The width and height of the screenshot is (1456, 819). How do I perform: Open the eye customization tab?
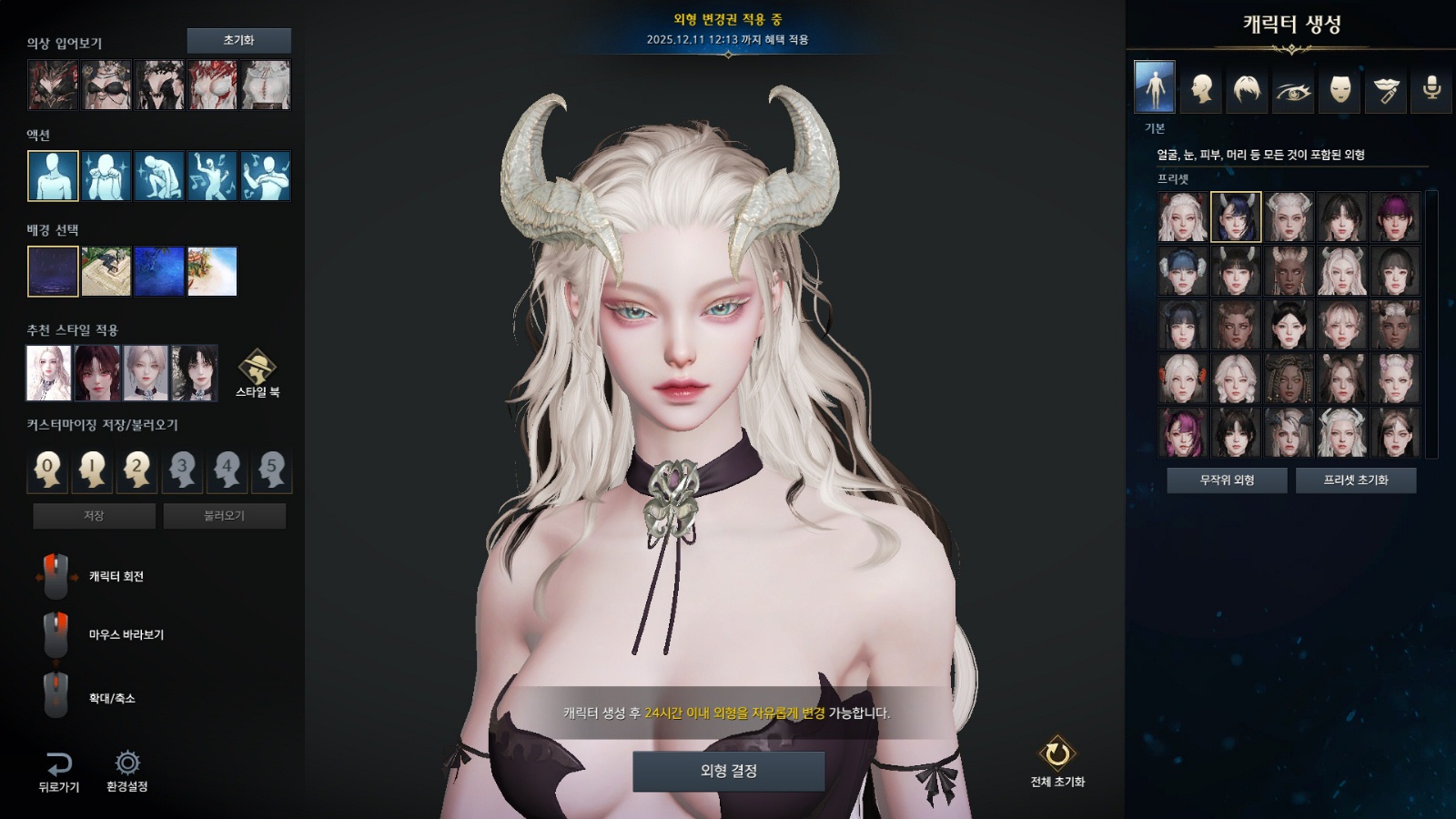click(x=1293, y=88)
